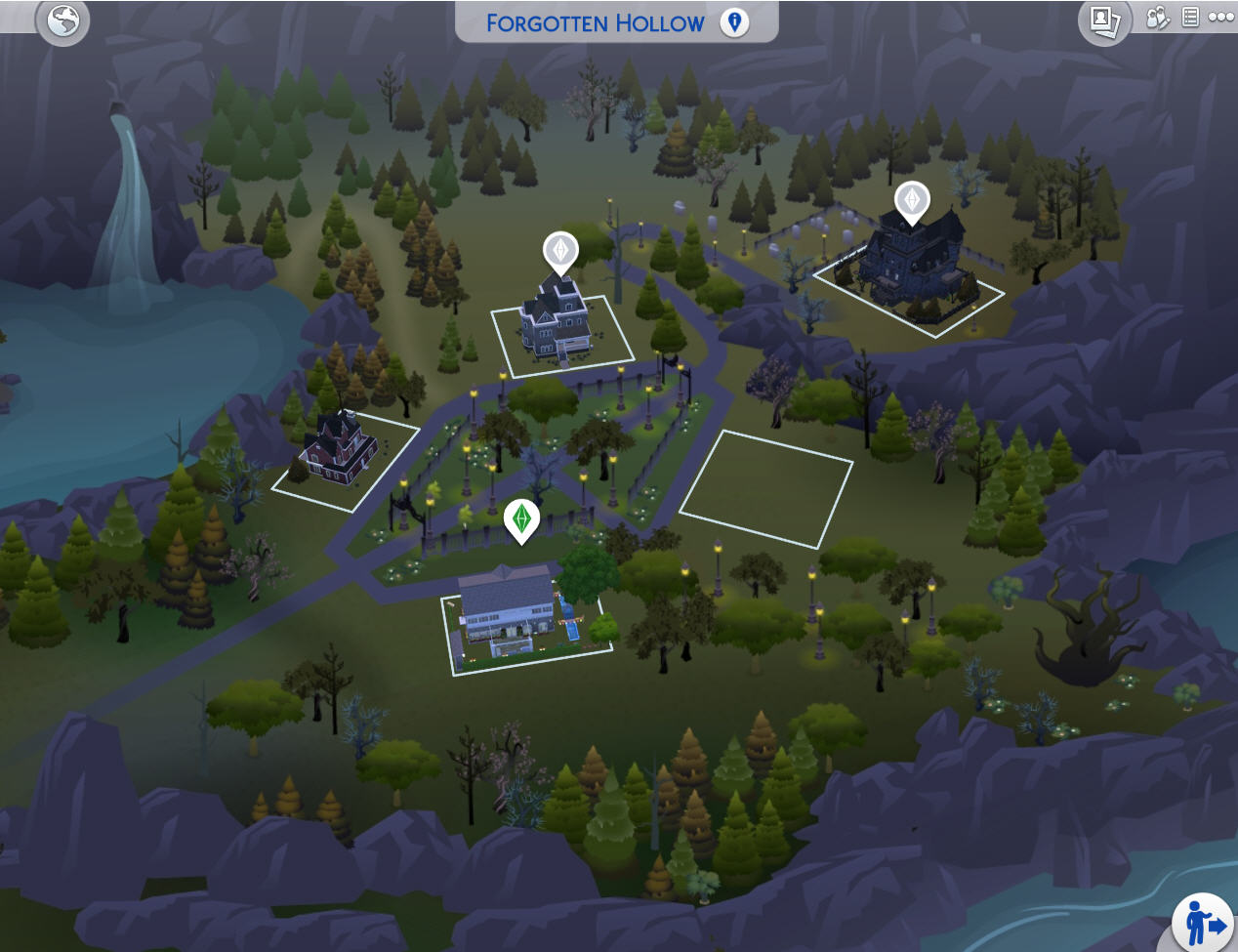Select the green plumbob active household pin
Viewport: 1238px width, 952px height.
[x=522, y=519]
